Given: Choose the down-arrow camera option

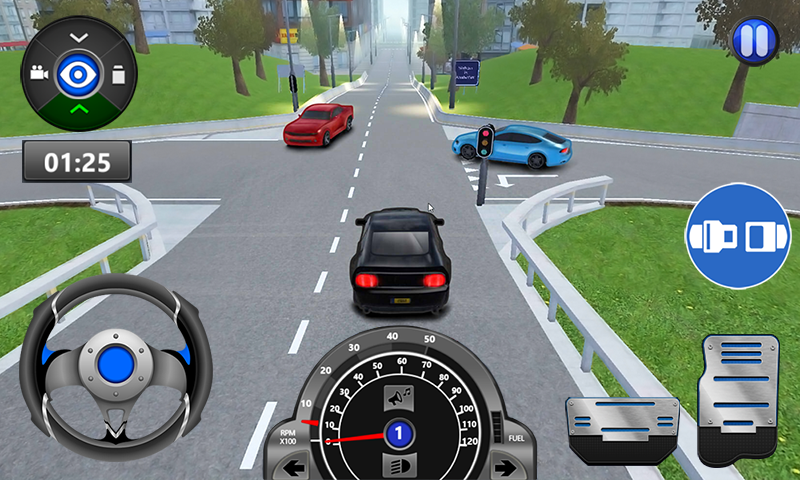Looking at the screenshot, I should click(x=80, y=37).
